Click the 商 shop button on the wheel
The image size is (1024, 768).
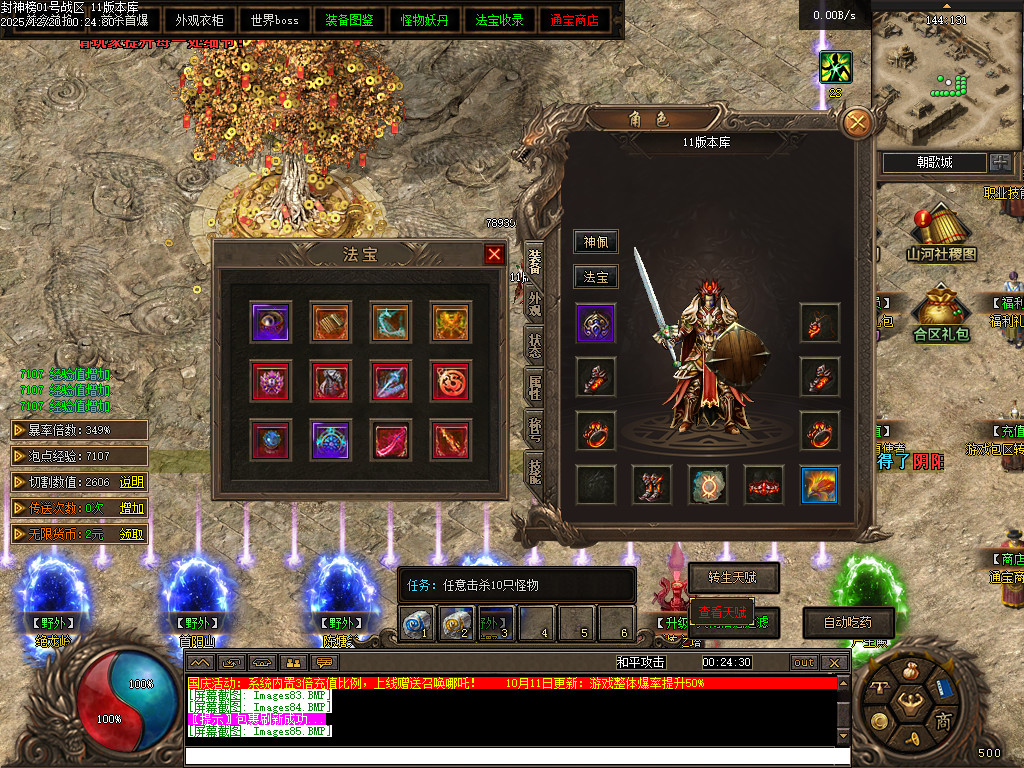pos(942,720)
